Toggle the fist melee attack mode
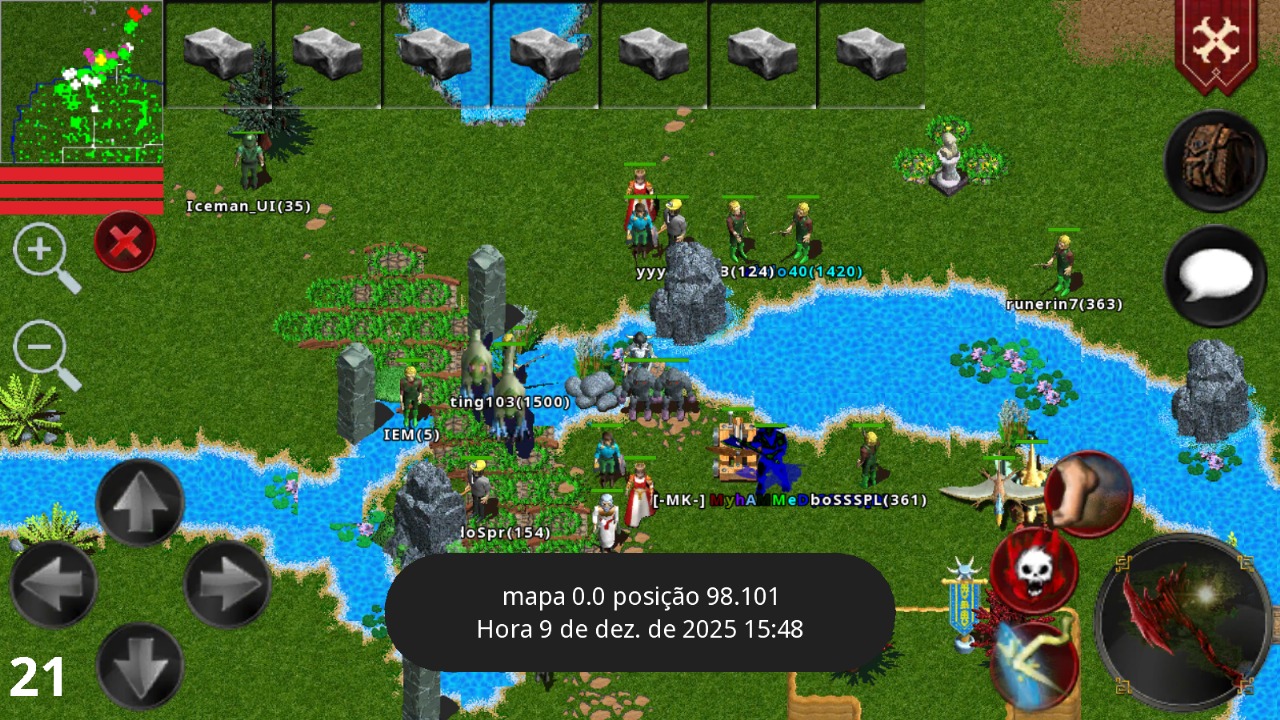The image size is (1280, 720). tap(1090, 490)
